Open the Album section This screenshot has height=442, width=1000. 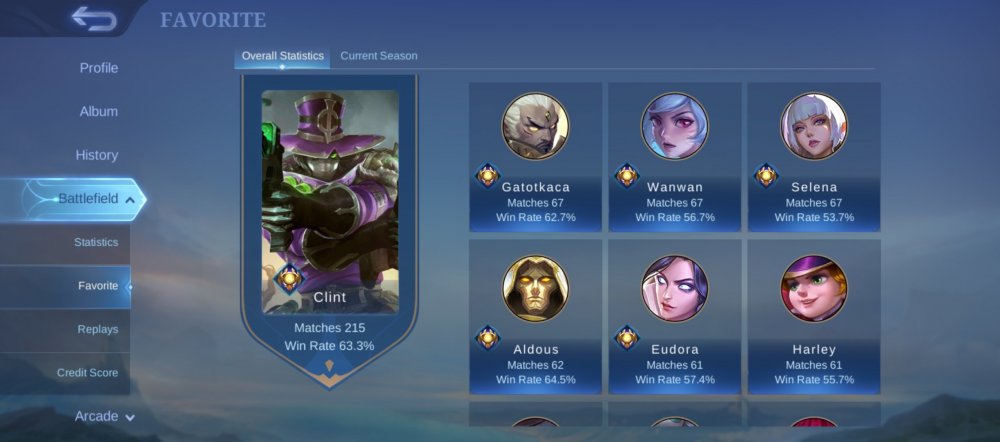[98, 111]
